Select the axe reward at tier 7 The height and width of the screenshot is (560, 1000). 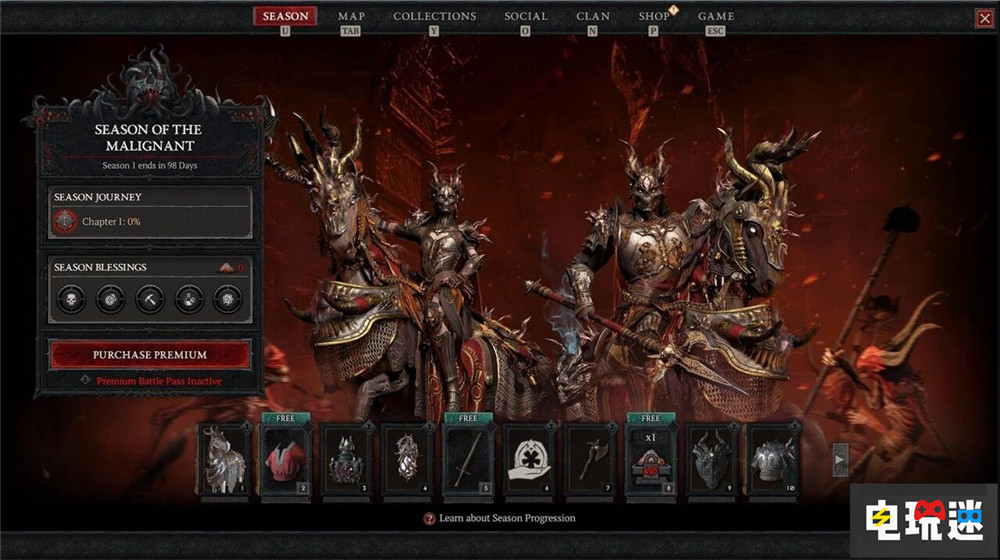[591, 459]
